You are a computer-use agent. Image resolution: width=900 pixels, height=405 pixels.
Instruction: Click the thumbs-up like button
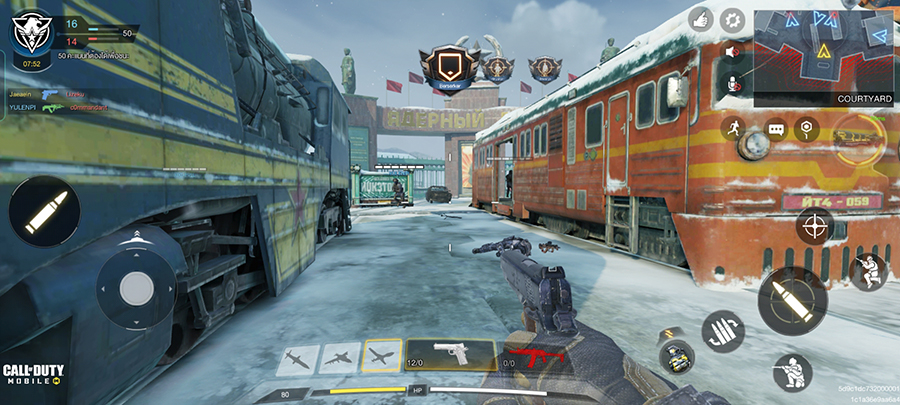click(699, 18)
